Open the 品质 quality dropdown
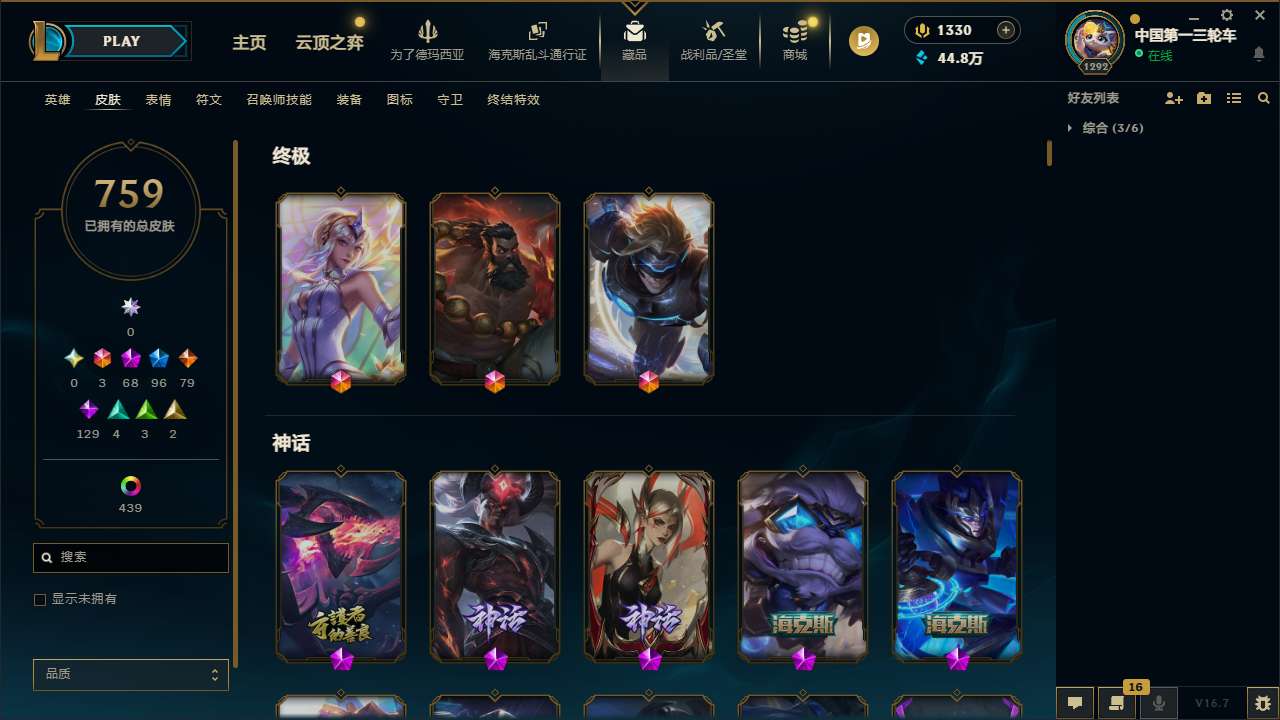Viewport: 1280px width, 720px height. [x=130, y=674]
